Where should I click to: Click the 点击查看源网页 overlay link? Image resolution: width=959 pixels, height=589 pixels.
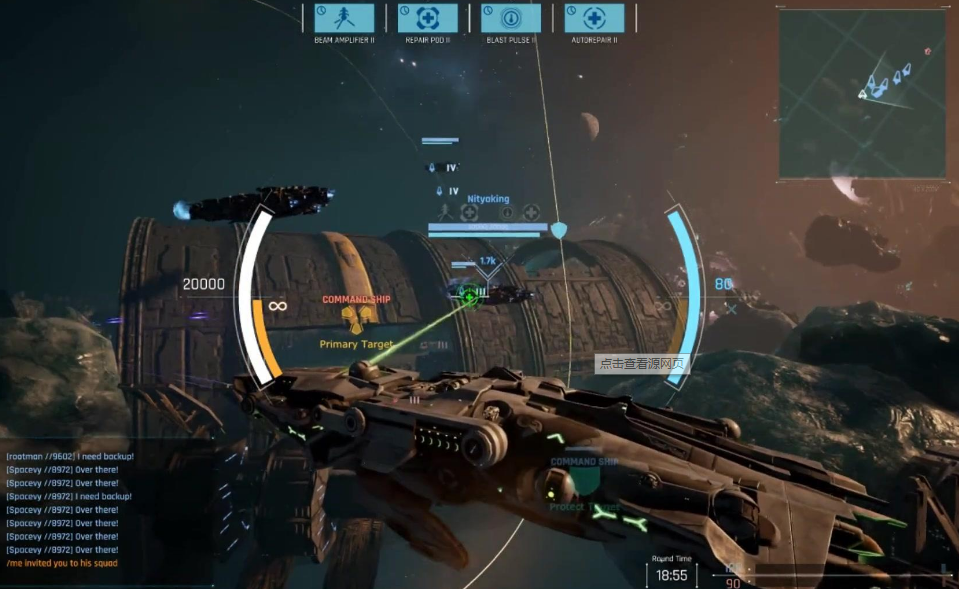coord(642,364)
